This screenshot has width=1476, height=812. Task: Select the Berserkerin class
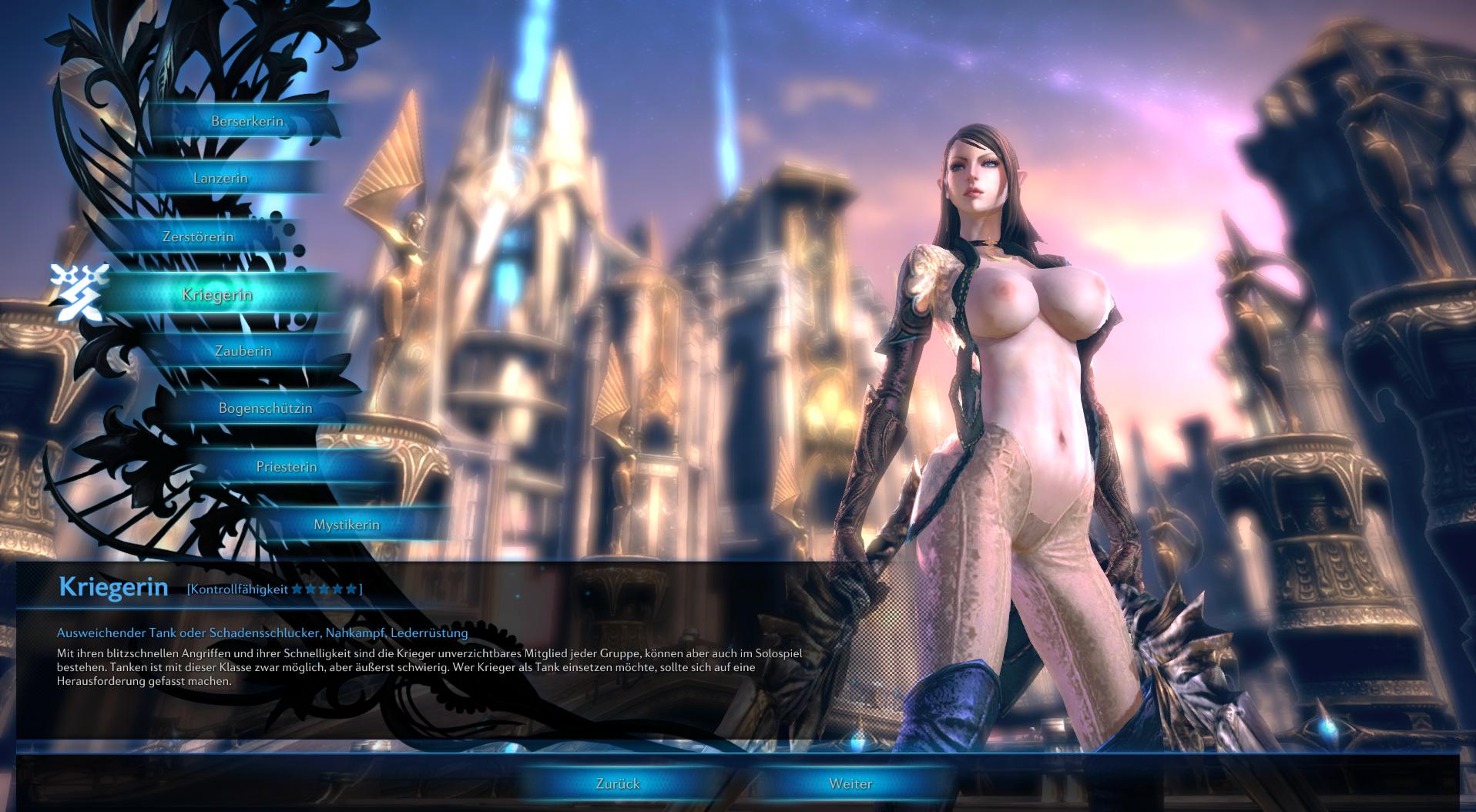click(247, 121)
